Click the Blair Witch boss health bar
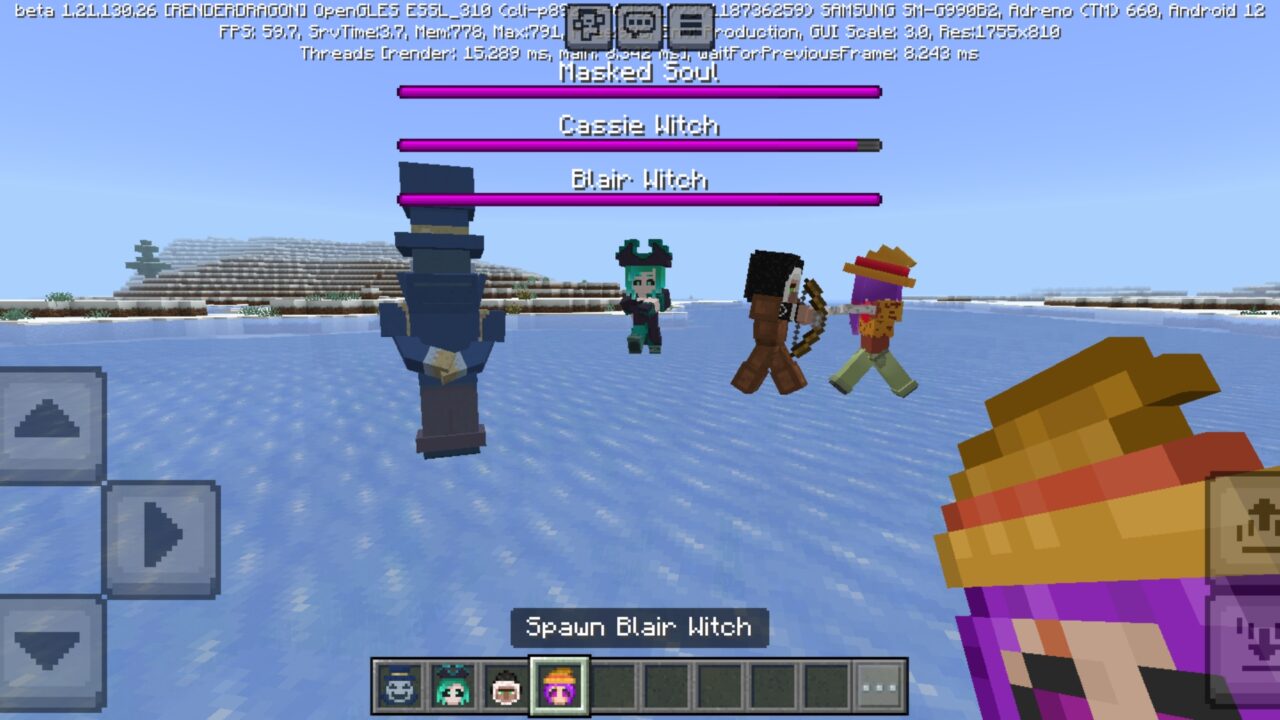The width and height of the screenshot is (1280, 720). (640, 197)
